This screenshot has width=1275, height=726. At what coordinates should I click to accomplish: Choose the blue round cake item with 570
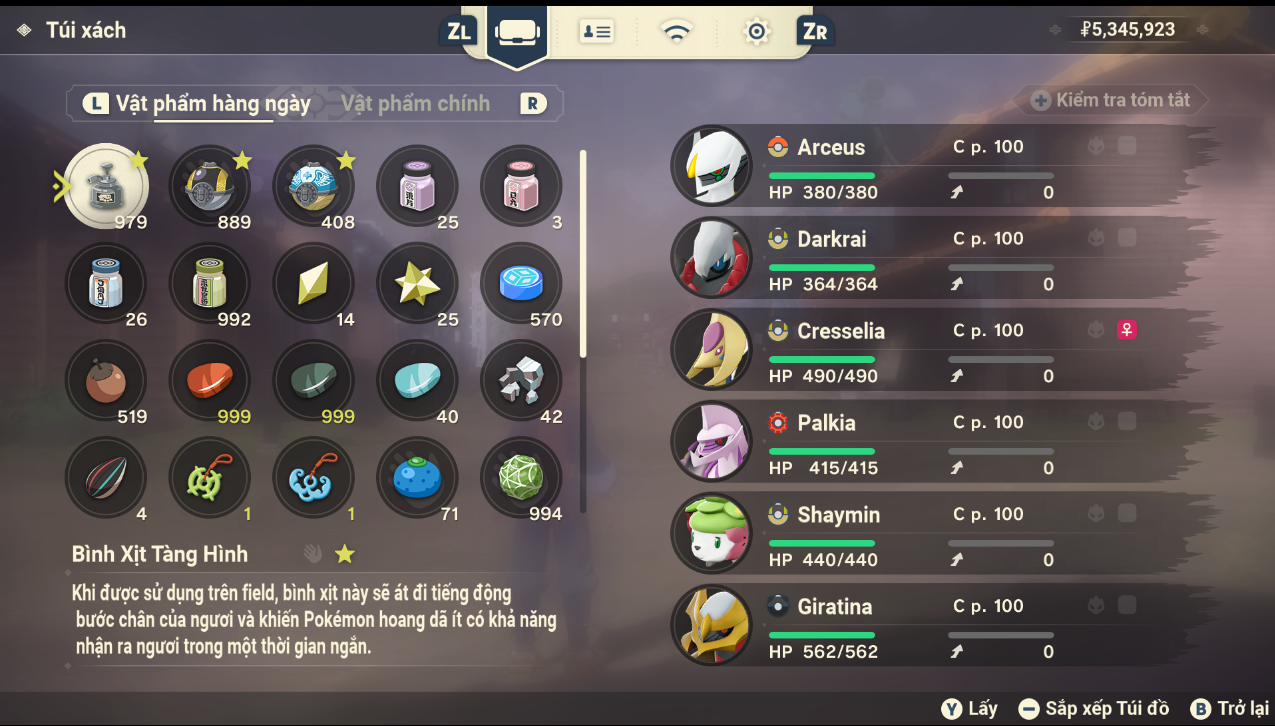tap(521, 284)
